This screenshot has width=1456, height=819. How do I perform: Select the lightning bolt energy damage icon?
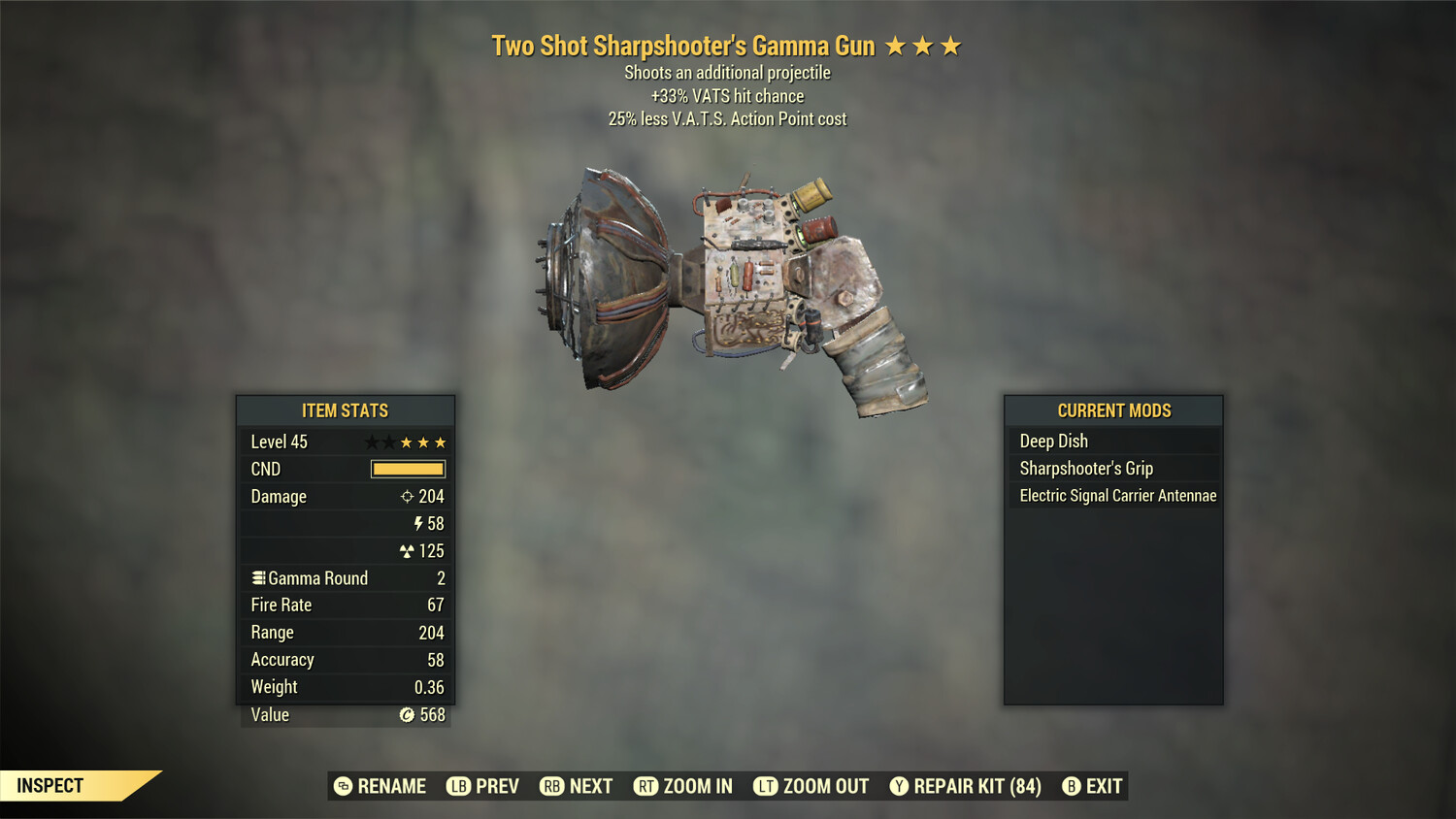419,523
